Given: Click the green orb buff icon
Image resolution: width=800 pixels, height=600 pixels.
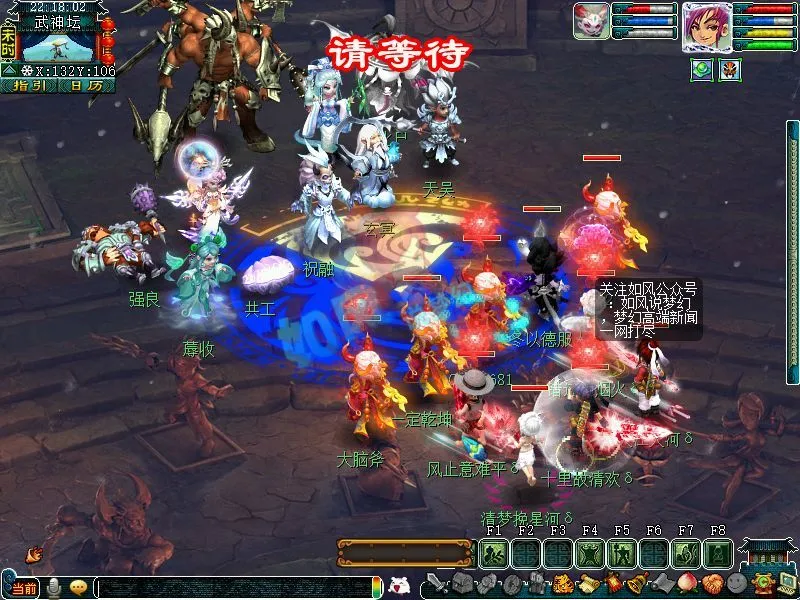Looking at the screenshot, I should [702, 69].
